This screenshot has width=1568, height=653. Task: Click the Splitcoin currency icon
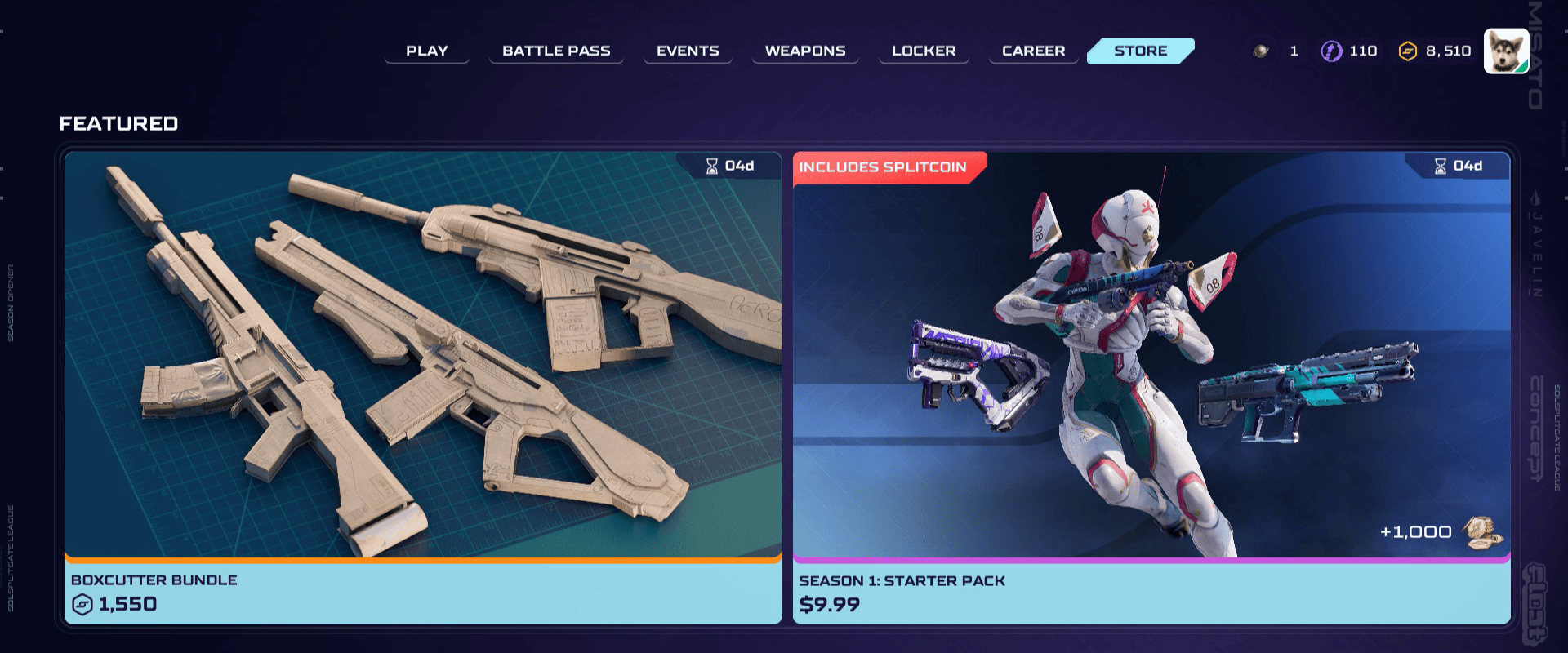click(x=1409, y=51)
